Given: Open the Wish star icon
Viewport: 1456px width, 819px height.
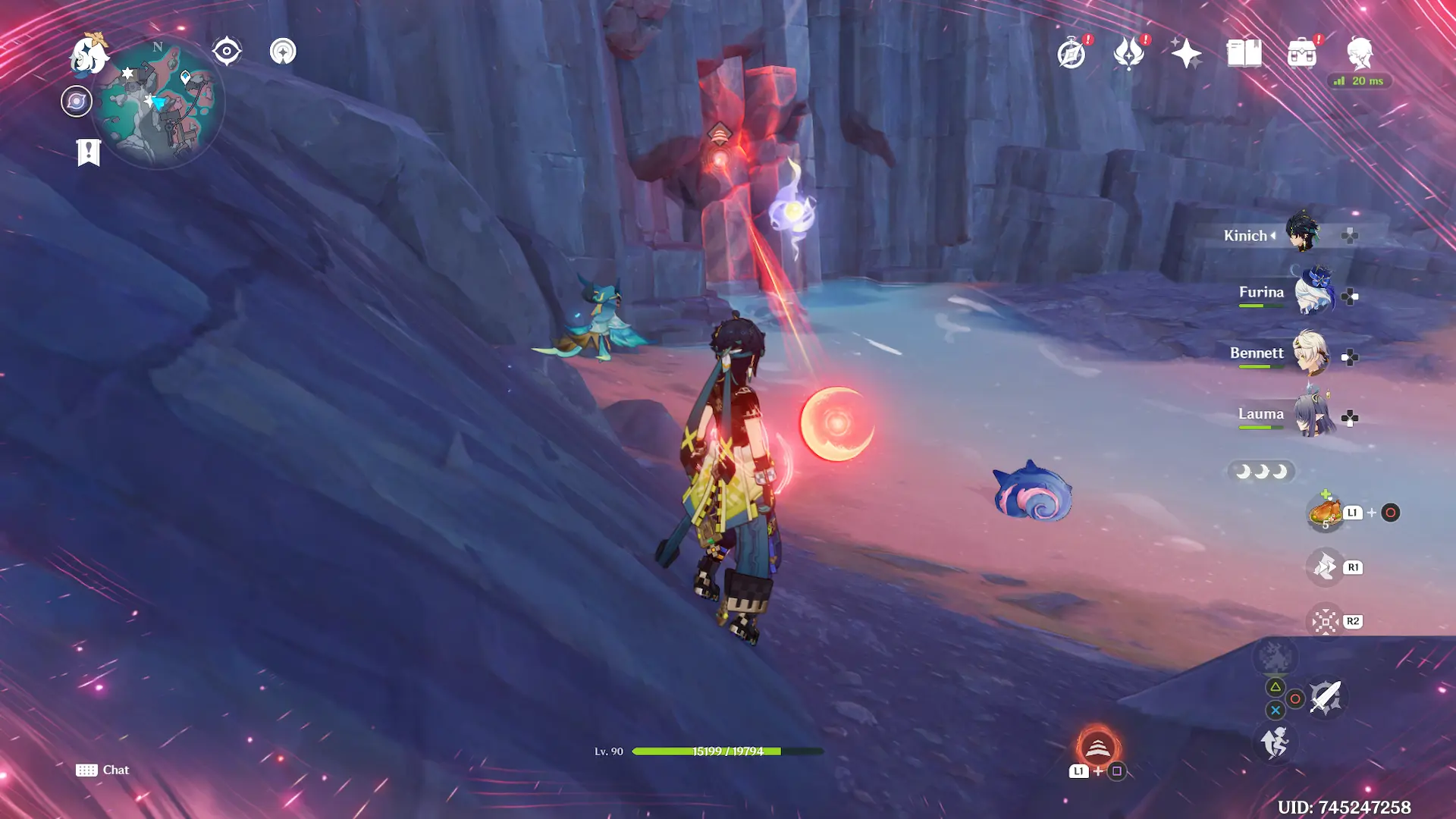Looking at the screenshot, I should pos(1186,54).
